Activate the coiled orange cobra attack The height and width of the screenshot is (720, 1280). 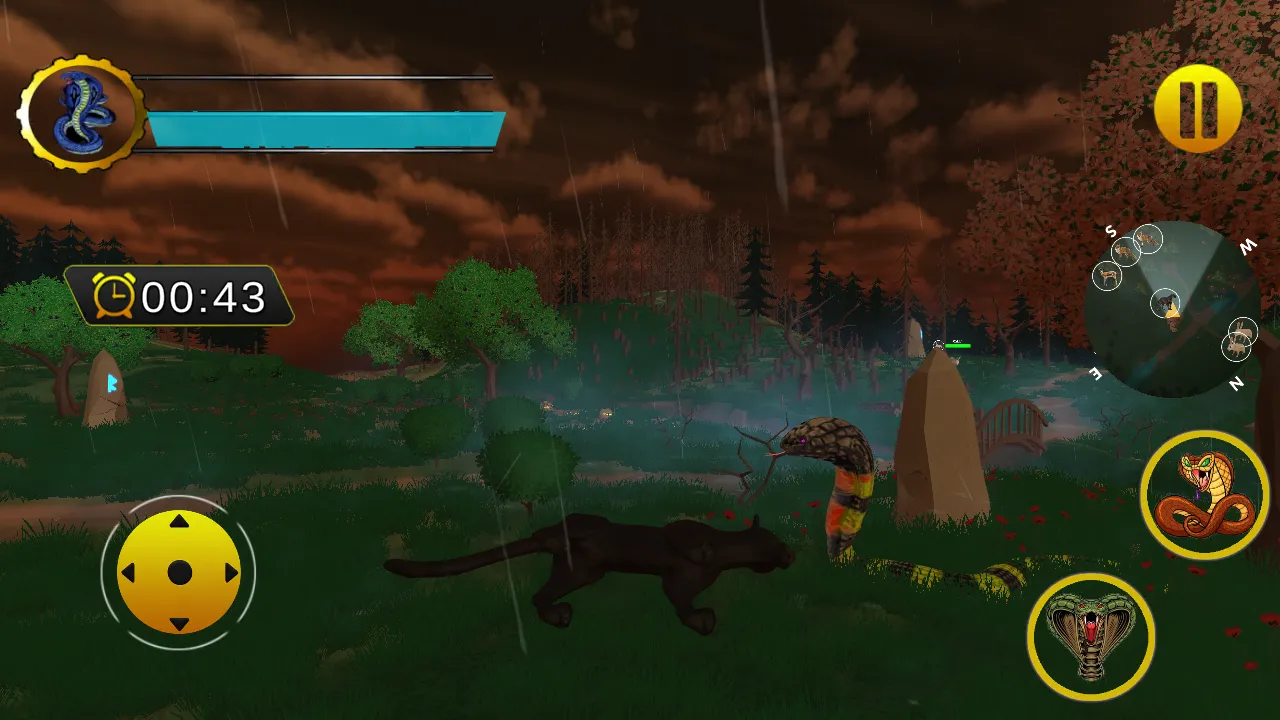[x=1204, y=494]
